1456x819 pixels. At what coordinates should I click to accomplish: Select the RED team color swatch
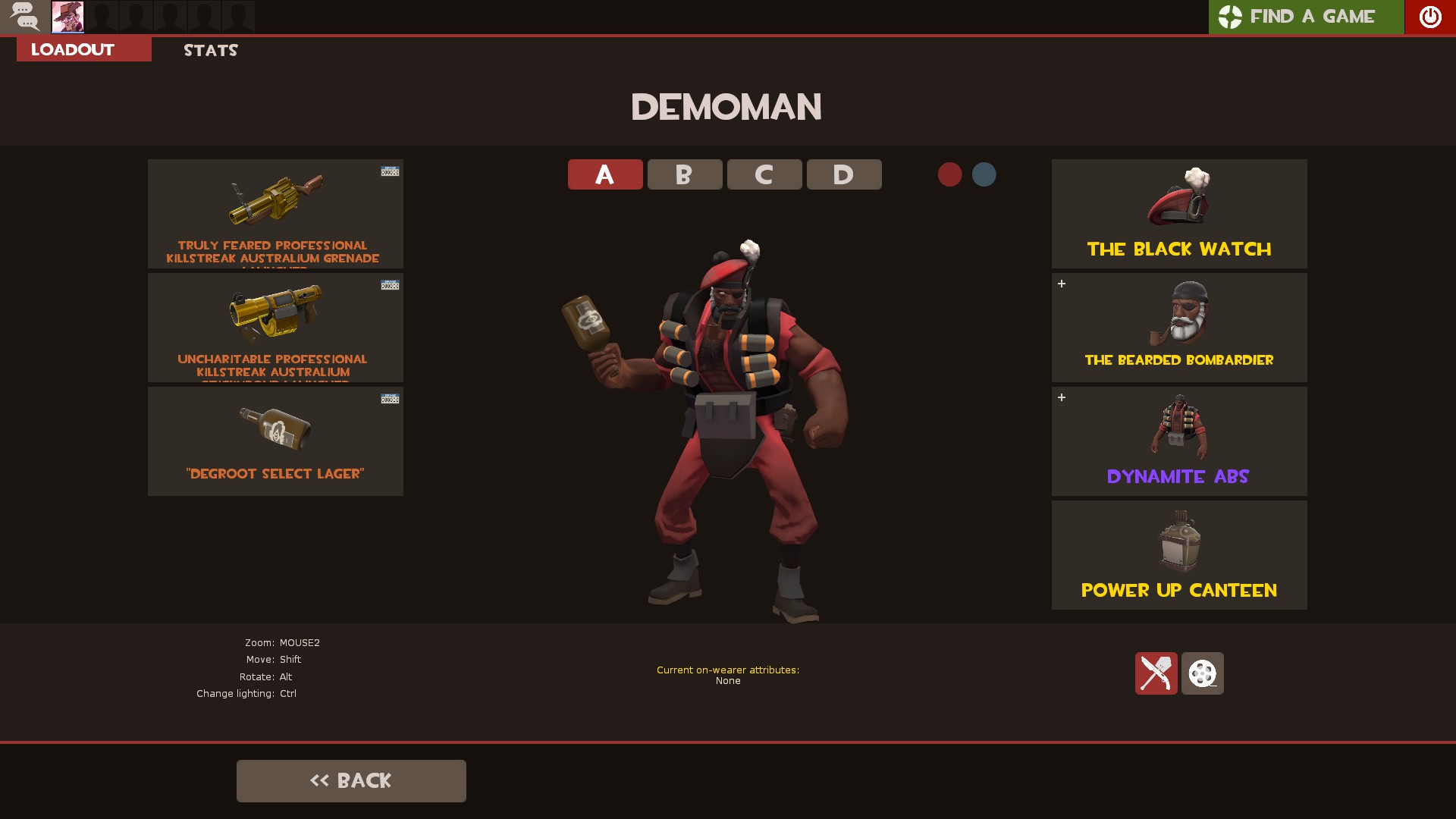pyautogui.click(x=950, y=174)
